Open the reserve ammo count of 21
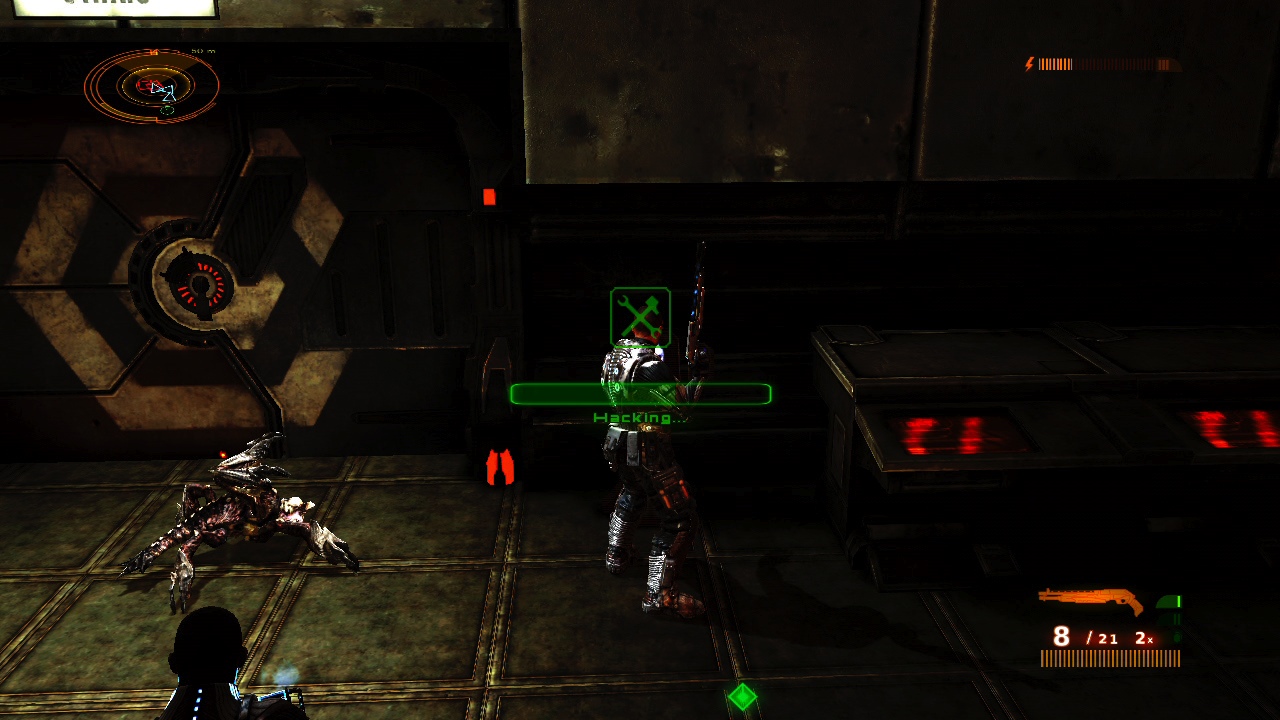 point(1107,638)
